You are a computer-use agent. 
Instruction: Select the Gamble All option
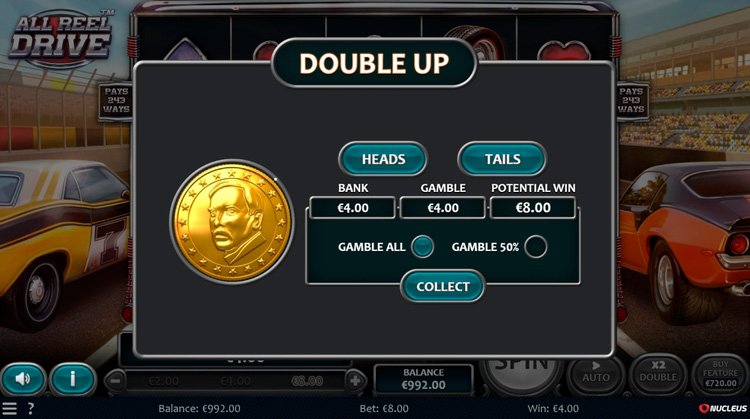tap(423, 246)
